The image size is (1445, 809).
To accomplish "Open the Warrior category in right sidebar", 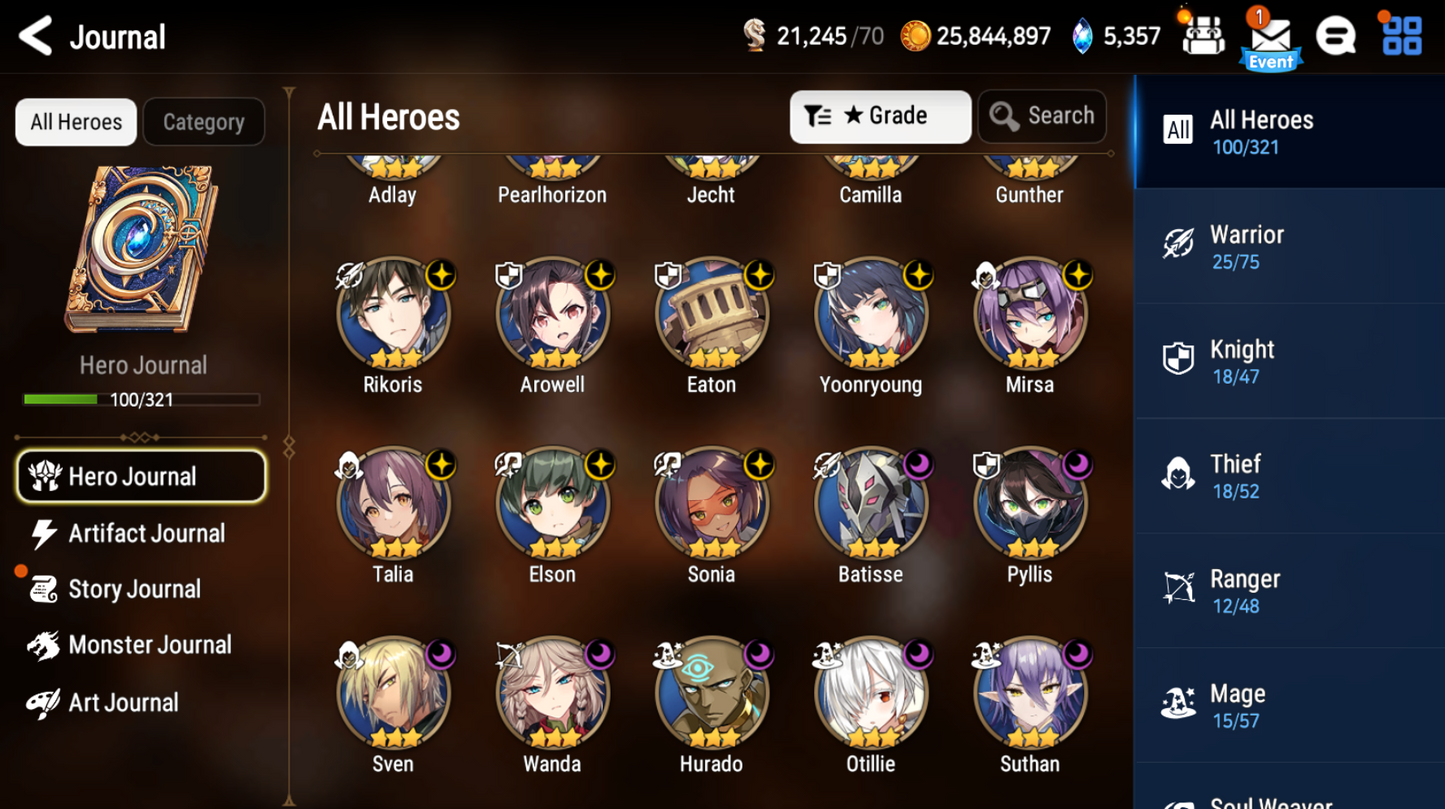I will (1288, 245).
